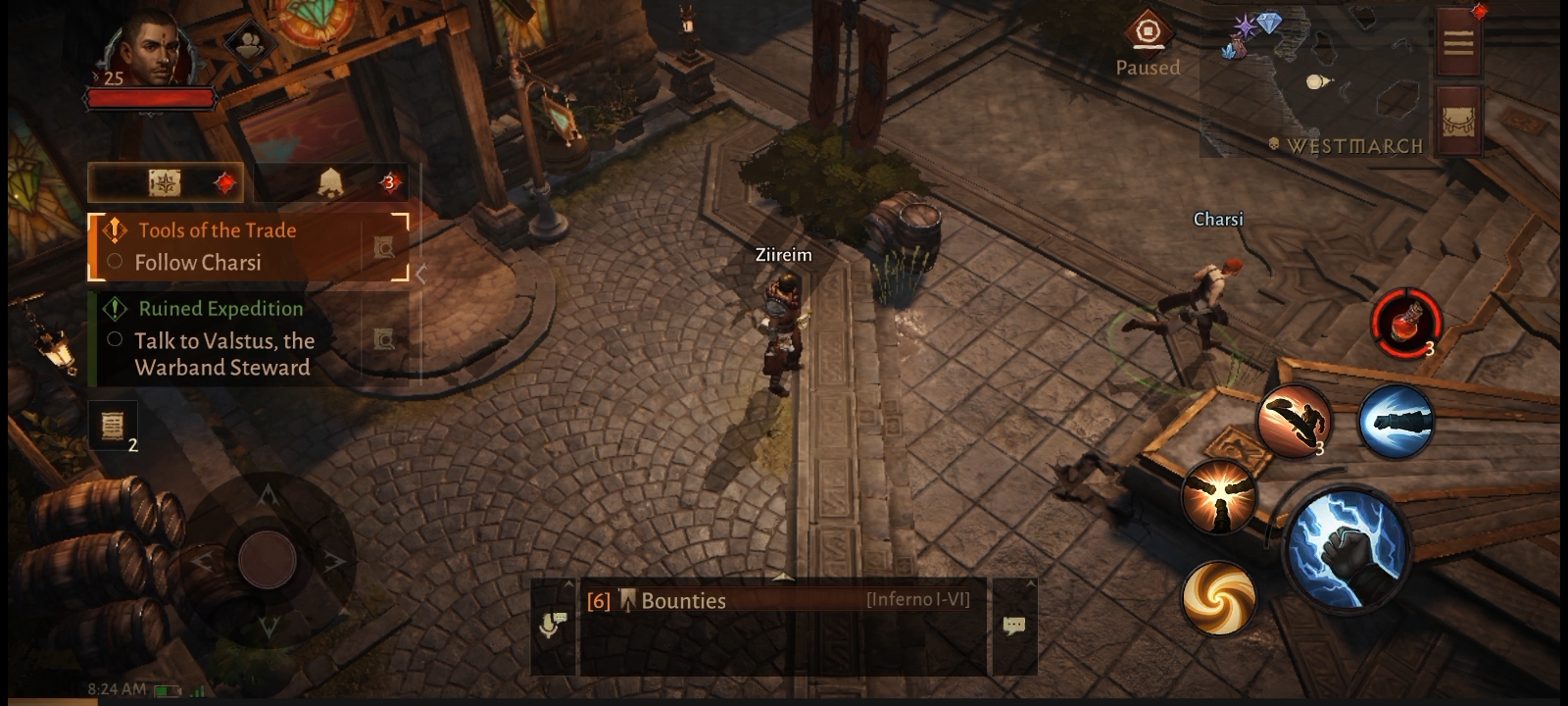
Task: Tap the voice chat microphone button
Action: click(553, 624)
